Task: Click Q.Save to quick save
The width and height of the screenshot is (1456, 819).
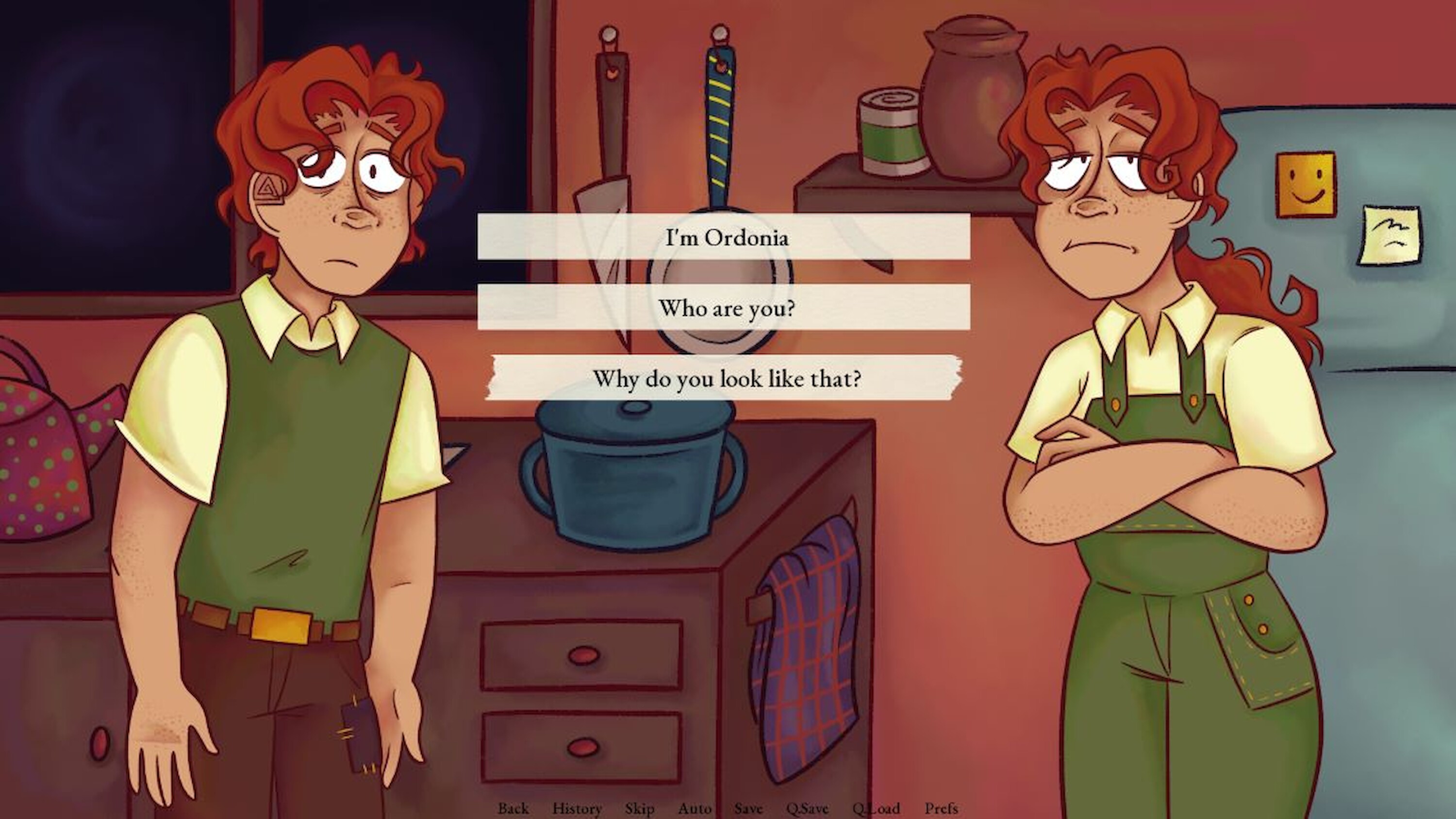Action: coord(807,808)
